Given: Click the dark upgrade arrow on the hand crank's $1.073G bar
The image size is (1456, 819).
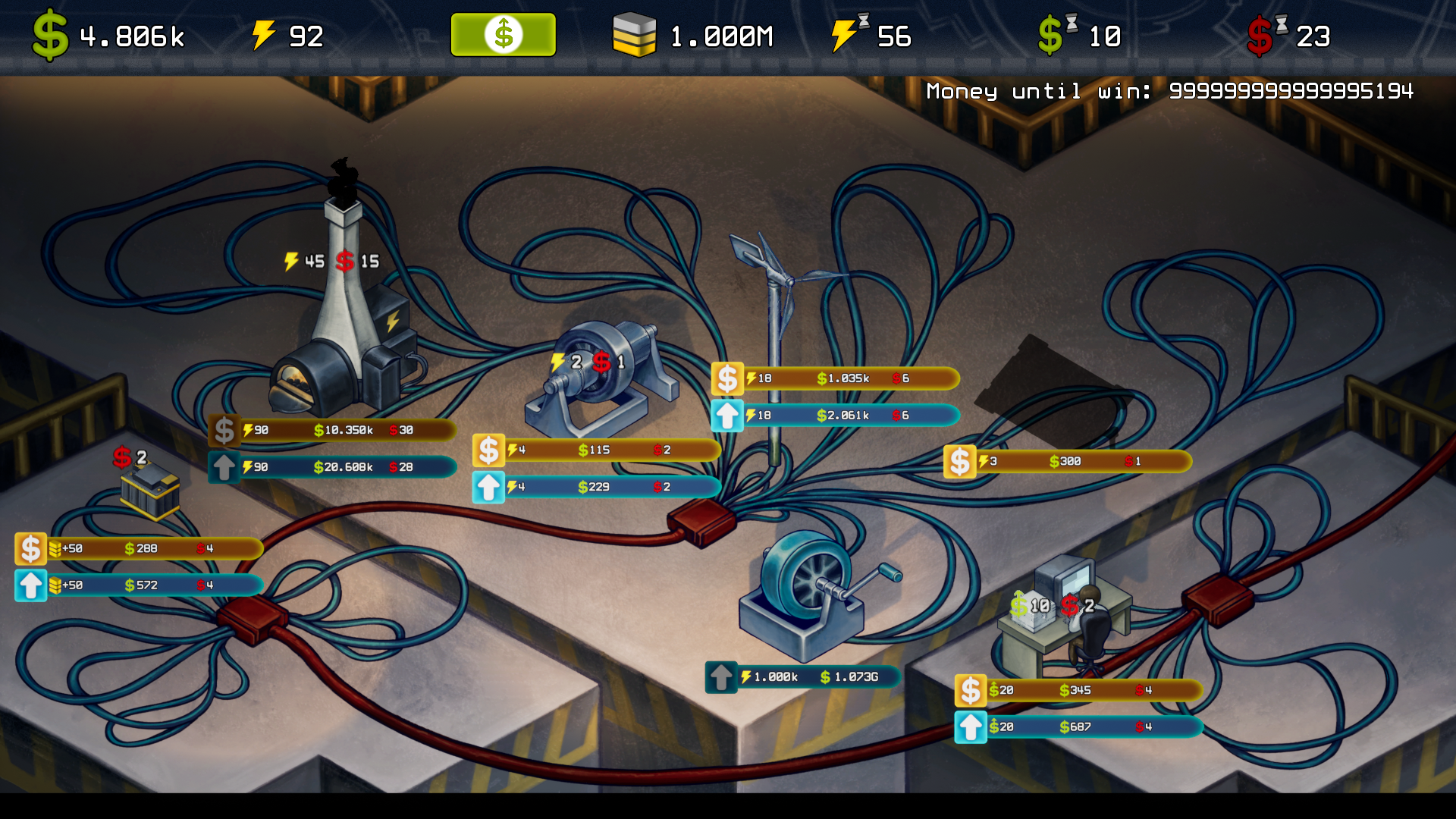Looking at the screenshot, I should pyautogui.click(x=720, y=677).
